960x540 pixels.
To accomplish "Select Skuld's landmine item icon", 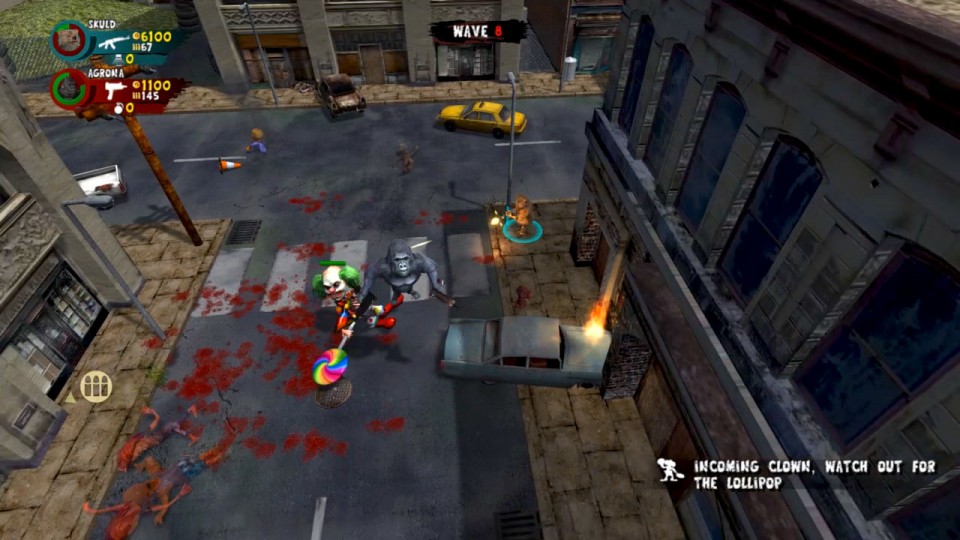I will [116, 59].
